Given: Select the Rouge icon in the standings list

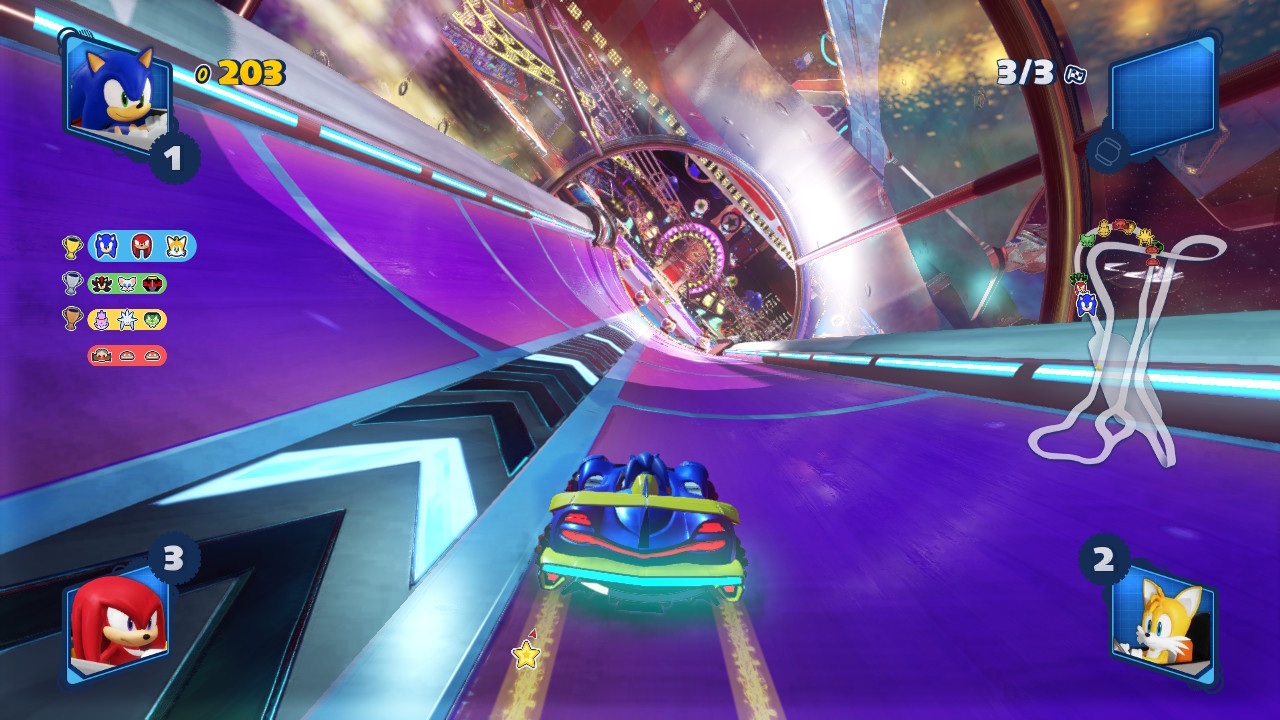Looking at the screenshot, I should (x=128, y=284).
